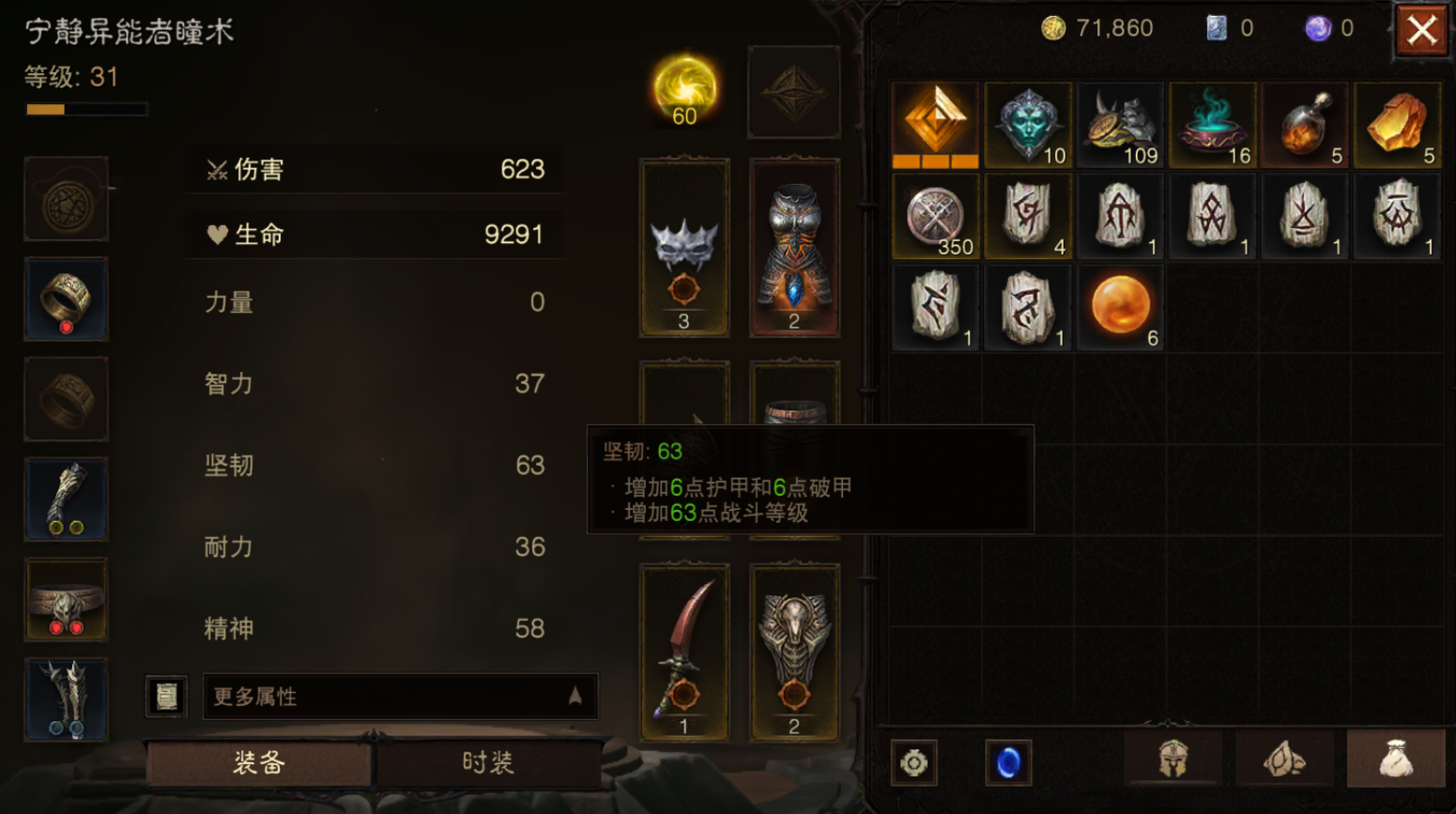Select the teal demon face item in inventory
The image size is (1456, 814).
click(x=1027, y=123)
